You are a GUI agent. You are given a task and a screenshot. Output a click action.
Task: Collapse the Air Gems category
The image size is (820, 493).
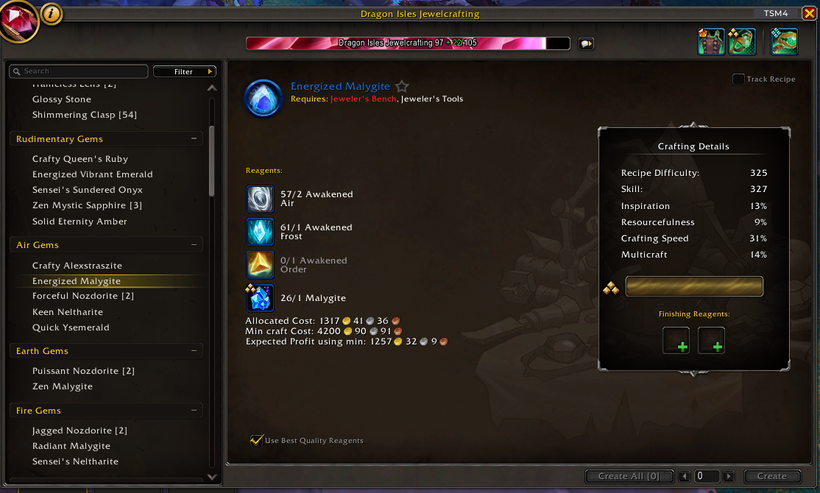pyautogui.click(x=195, y=245)
